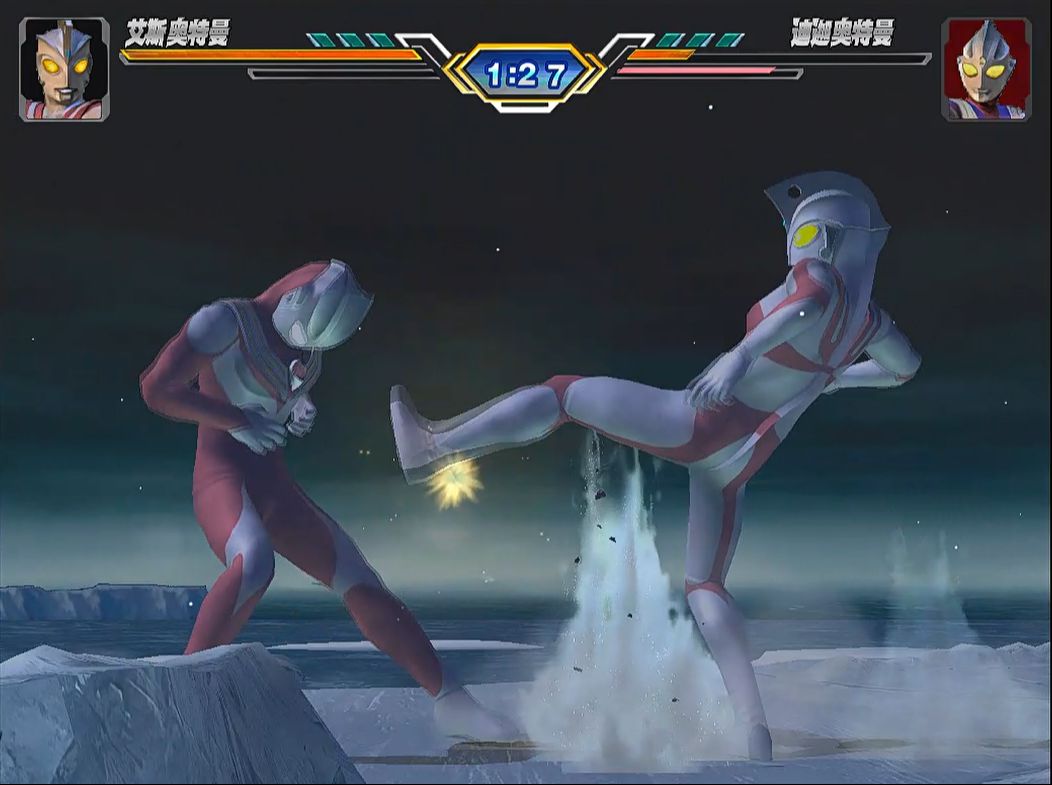
Task: Click Ultraman Ace's portrait in the left corner
Action: [64, 70]
